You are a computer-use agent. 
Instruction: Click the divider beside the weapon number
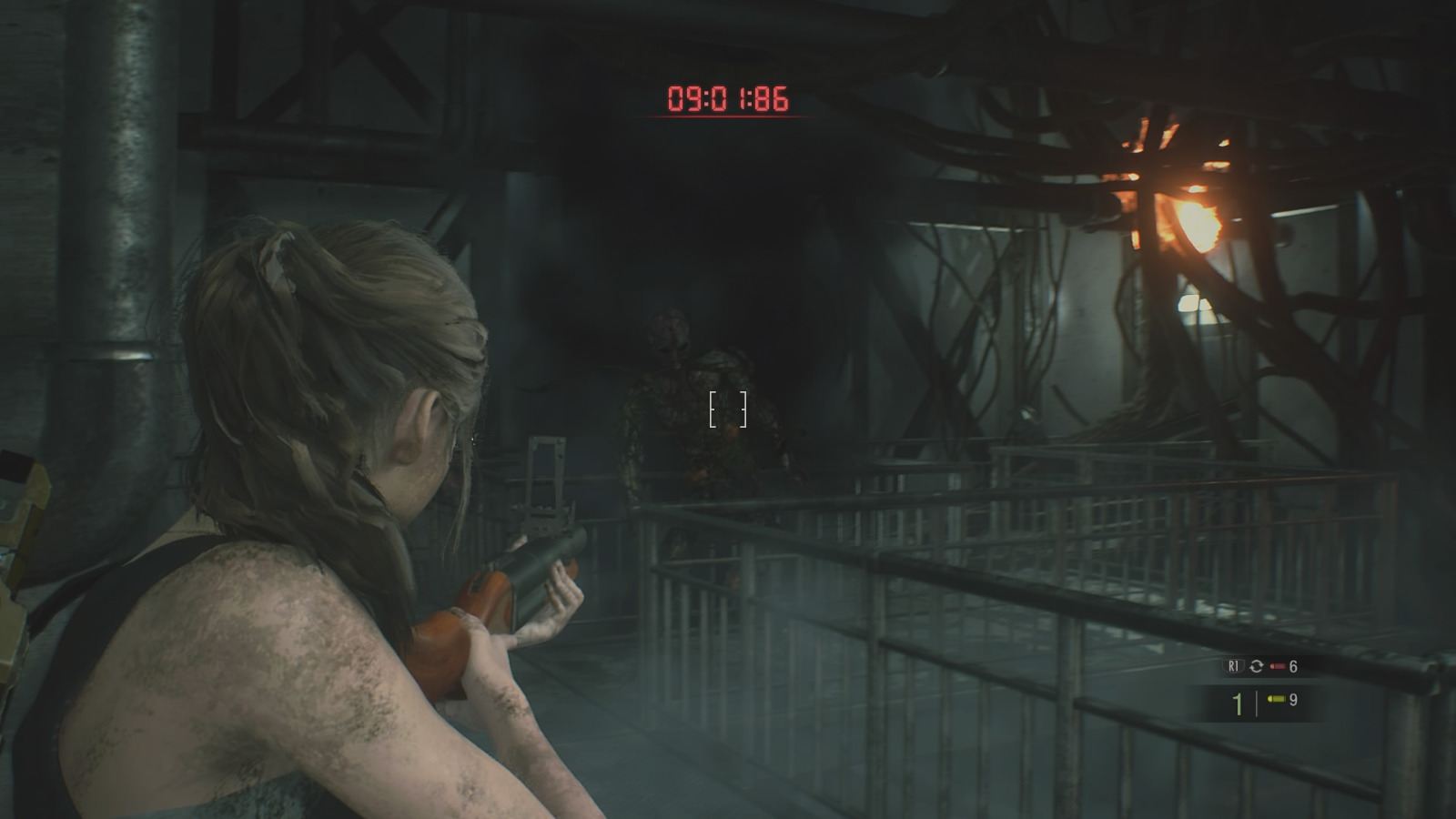pyautogui.click(x=1257, y=701)
